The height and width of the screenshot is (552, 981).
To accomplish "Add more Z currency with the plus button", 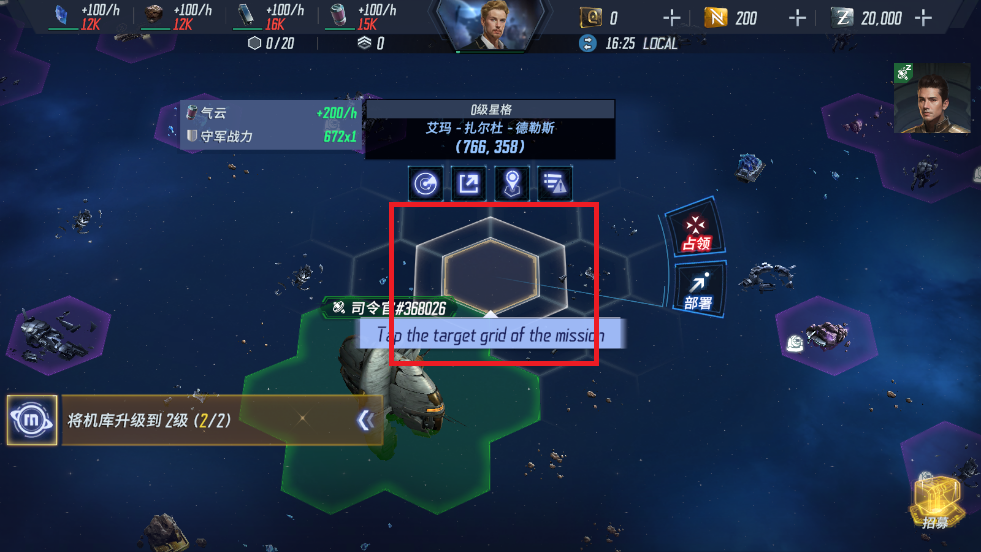I will (922, 18).
